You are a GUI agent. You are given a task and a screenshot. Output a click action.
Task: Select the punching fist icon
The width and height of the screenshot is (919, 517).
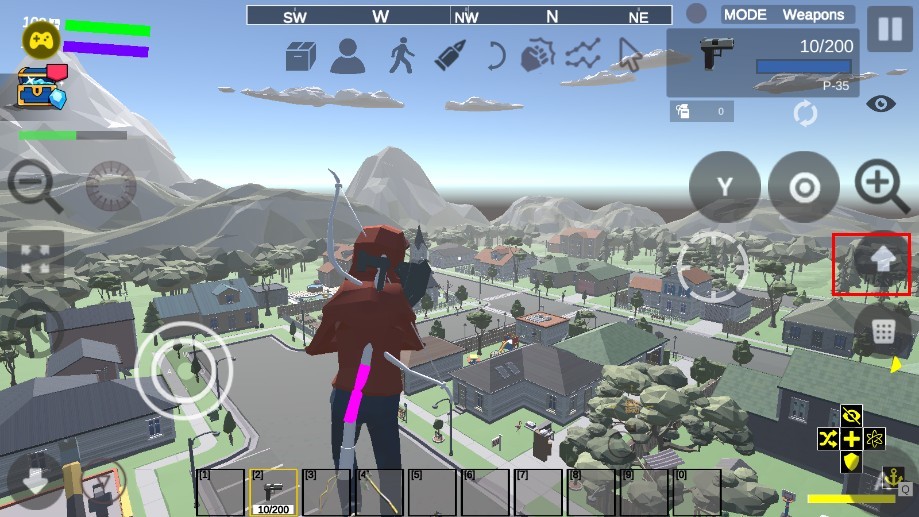[x=538, y=55]
